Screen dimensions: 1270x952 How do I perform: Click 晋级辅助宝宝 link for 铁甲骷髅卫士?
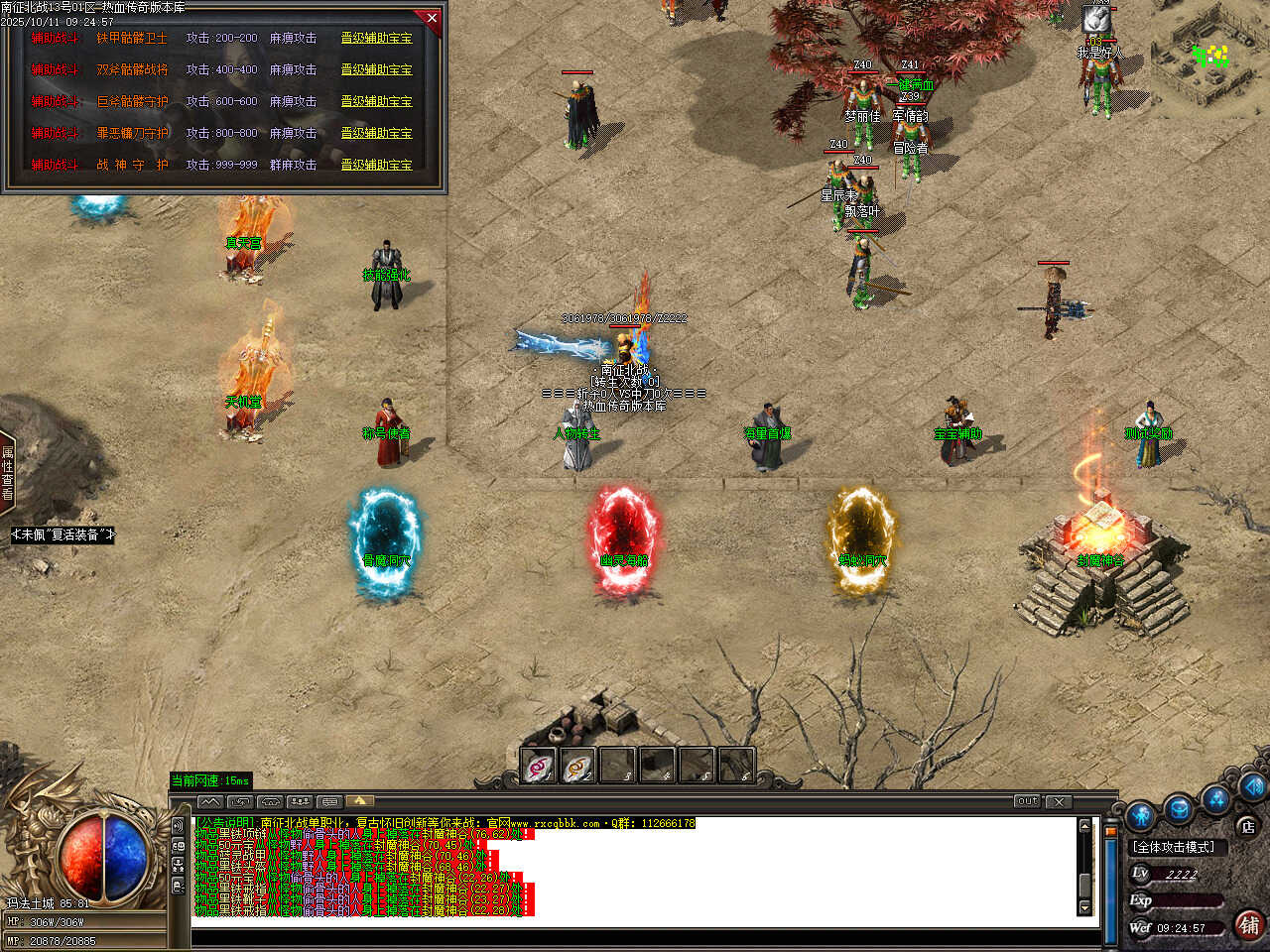pos(376,38)
